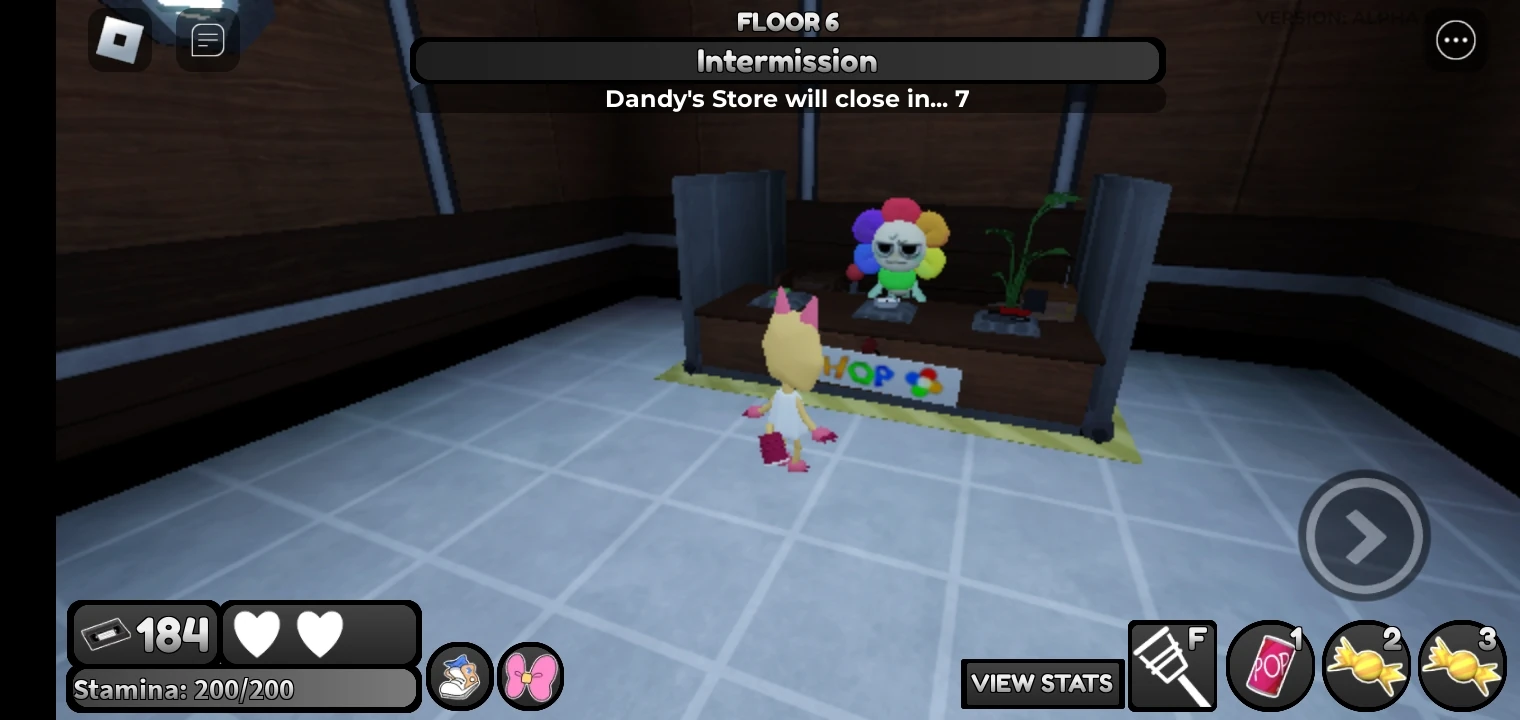Click the Intermission status banner
Viewport: 1520px width, 720px height.
click(787, 61)
